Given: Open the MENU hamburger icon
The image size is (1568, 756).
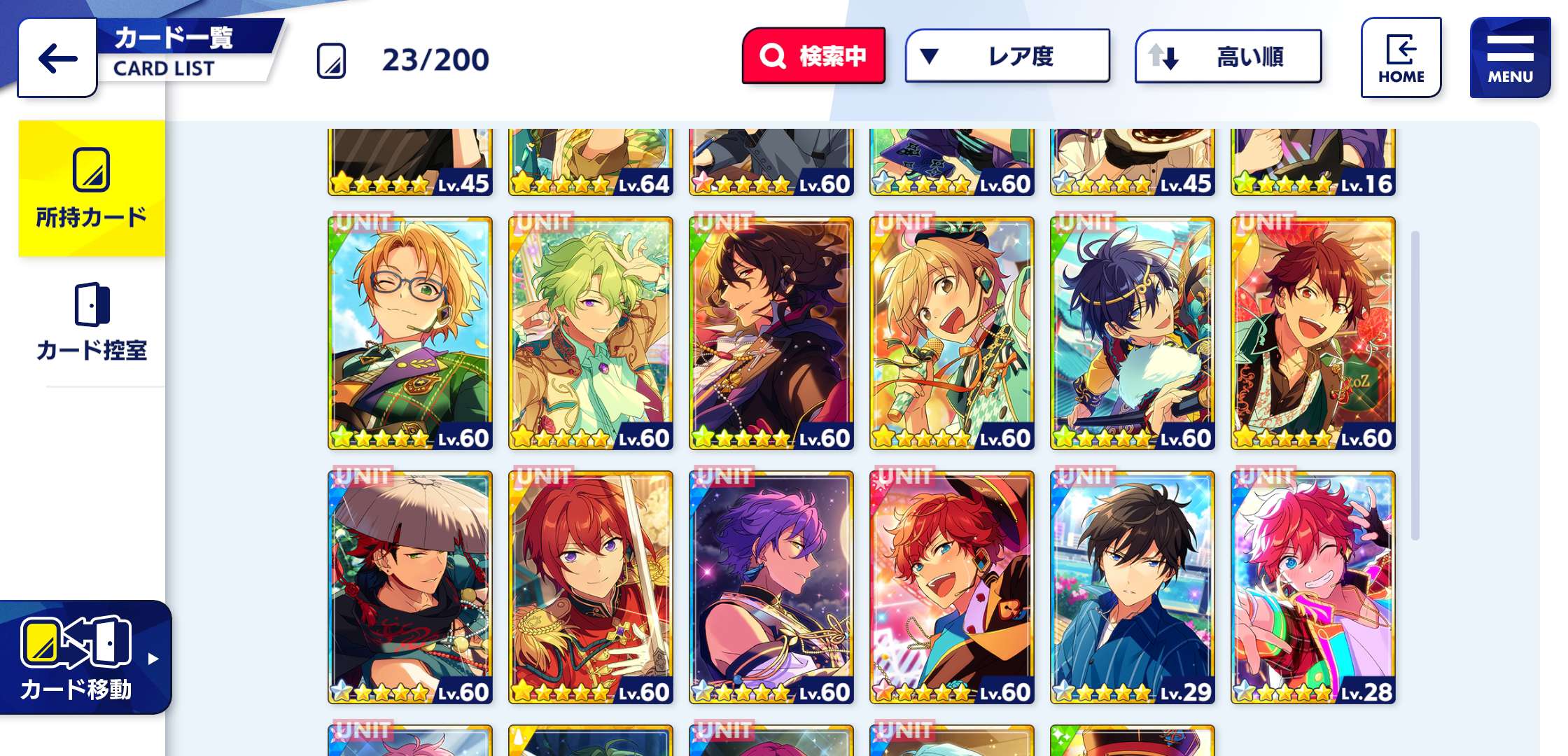Looking at the screenshot, I should point(1508,48).
